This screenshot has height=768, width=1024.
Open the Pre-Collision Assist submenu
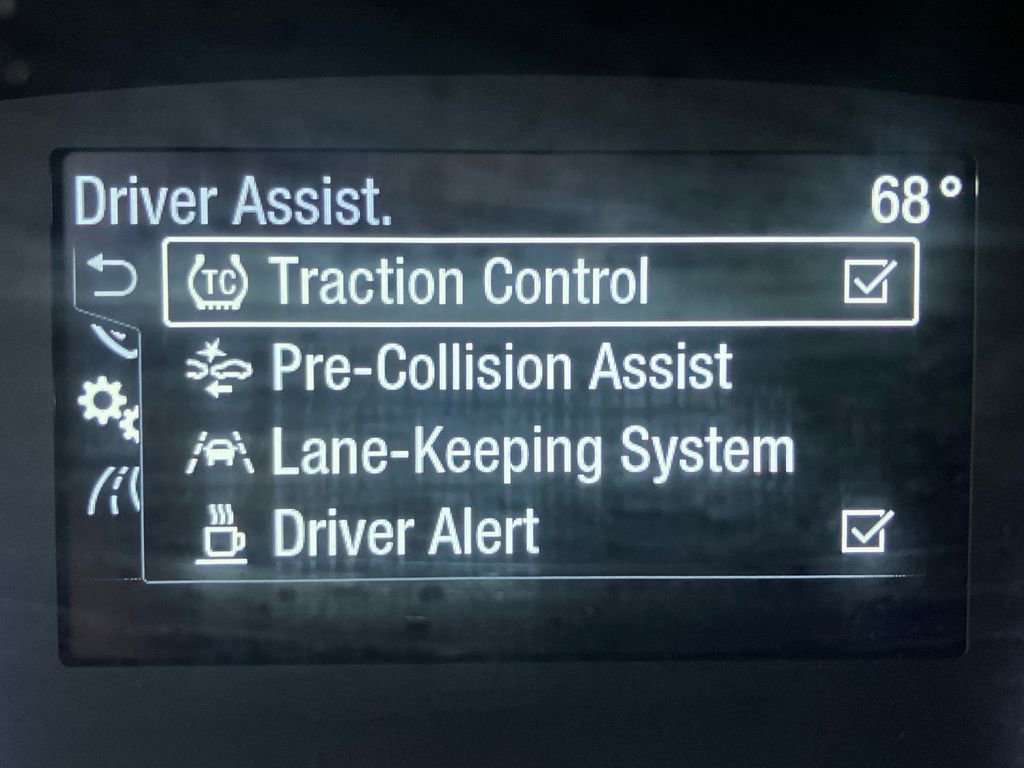click(500, 368)
